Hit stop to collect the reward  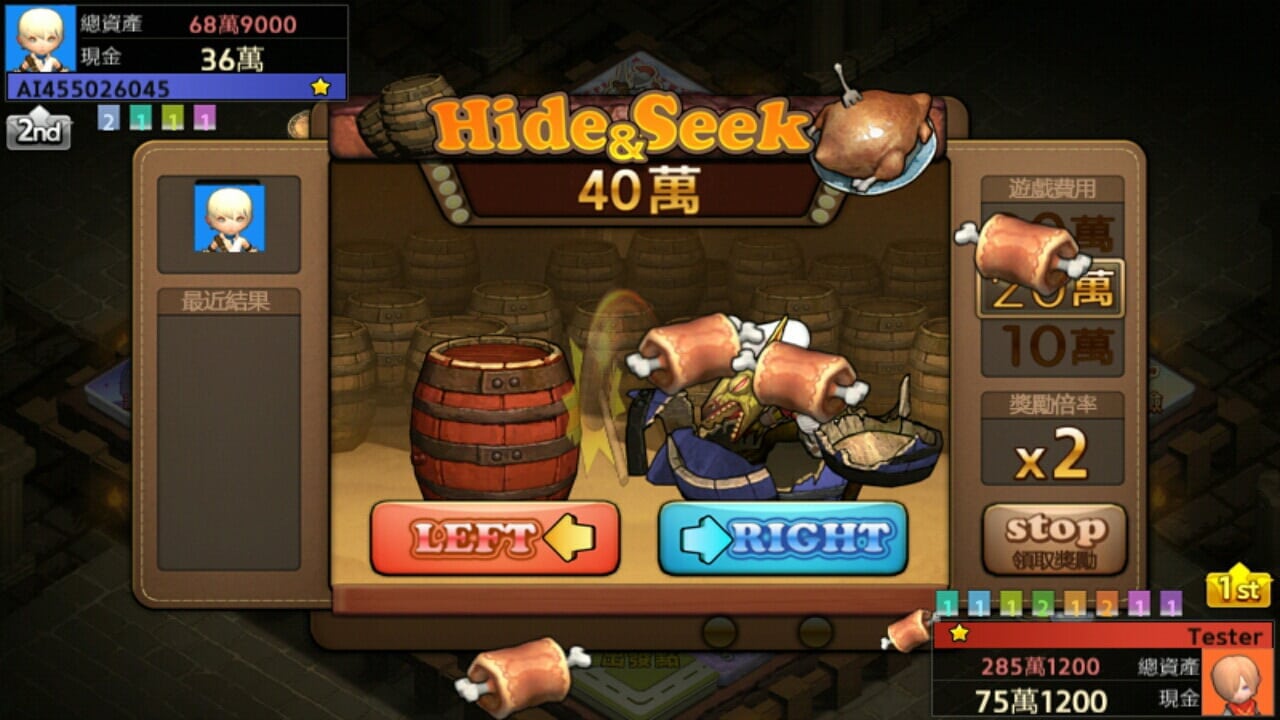pos(1055,539)
